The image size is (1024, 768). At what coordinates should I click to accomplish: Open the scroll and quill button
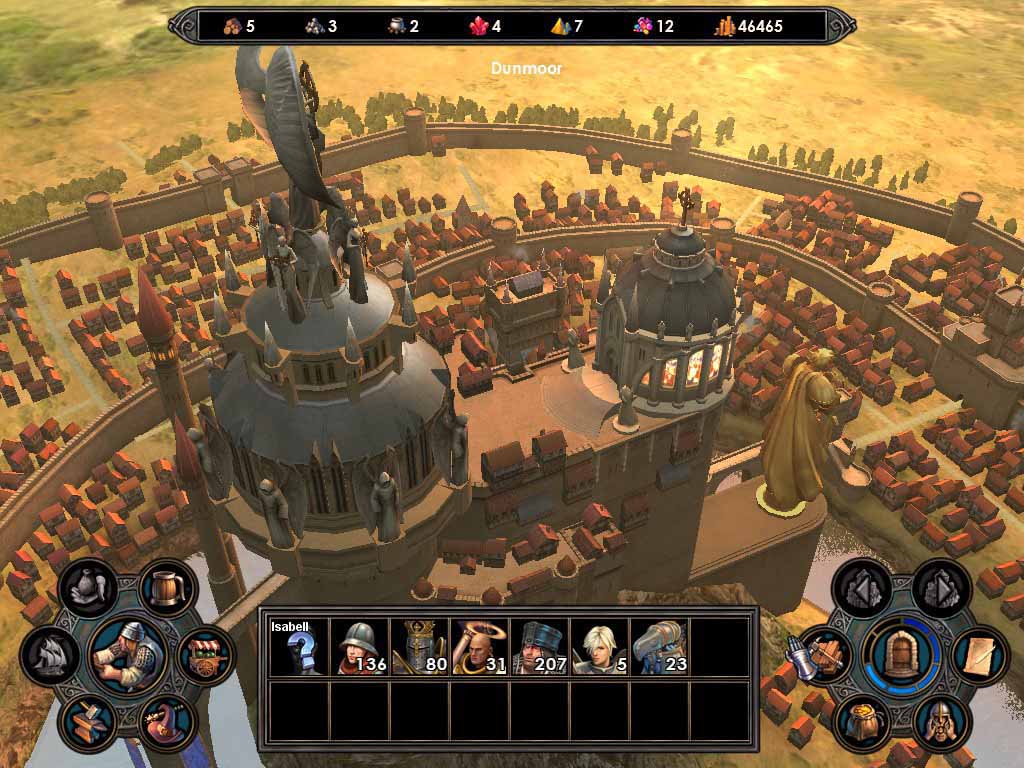(x=978, y=655)
